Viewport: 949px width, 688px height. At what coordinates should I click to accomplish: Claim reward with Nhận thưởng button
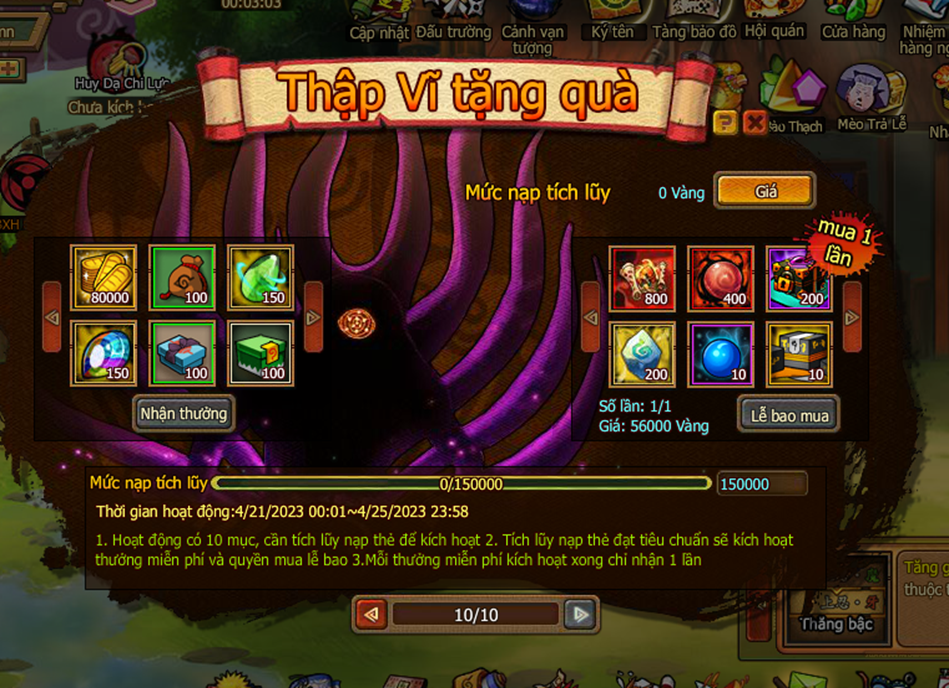point(184,413)
